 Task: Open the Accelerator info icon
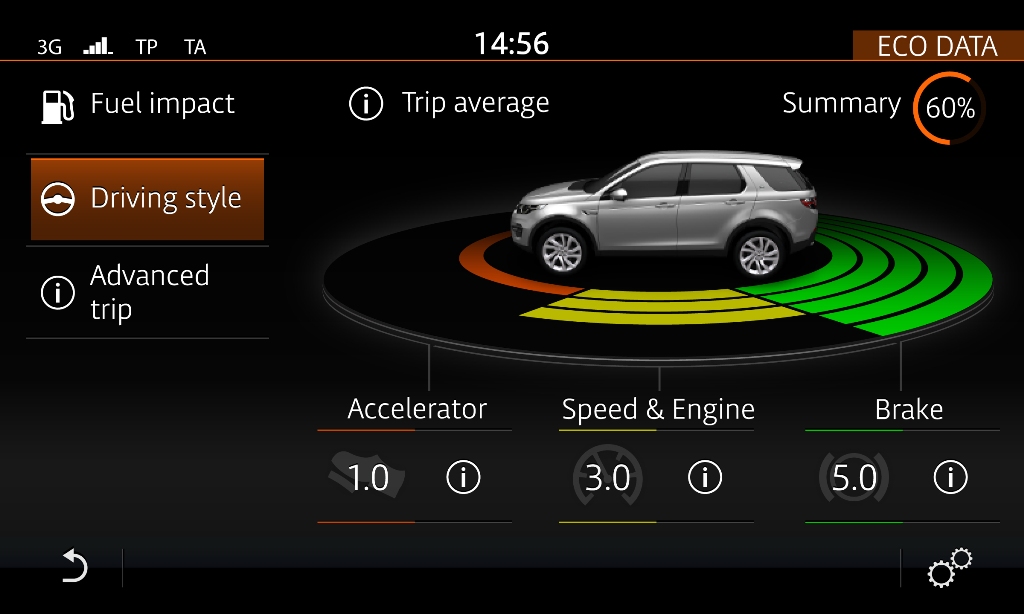click(462, 479)
